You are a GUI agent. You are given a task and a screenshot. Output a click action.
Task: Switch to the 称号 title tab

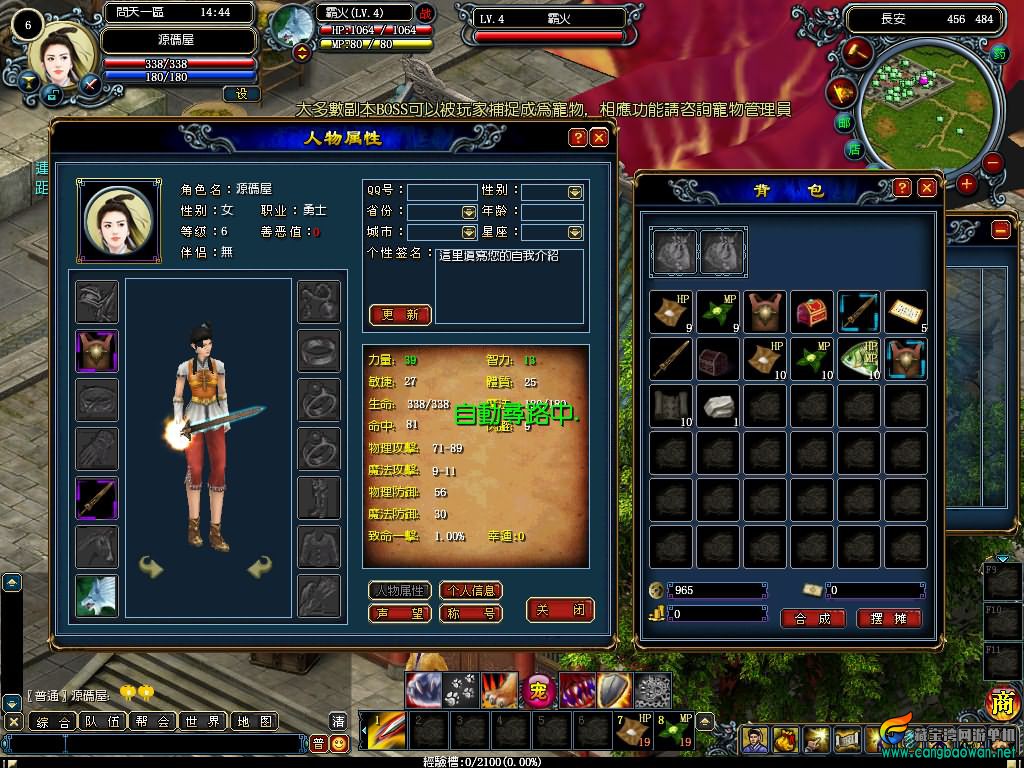(470, 613)
